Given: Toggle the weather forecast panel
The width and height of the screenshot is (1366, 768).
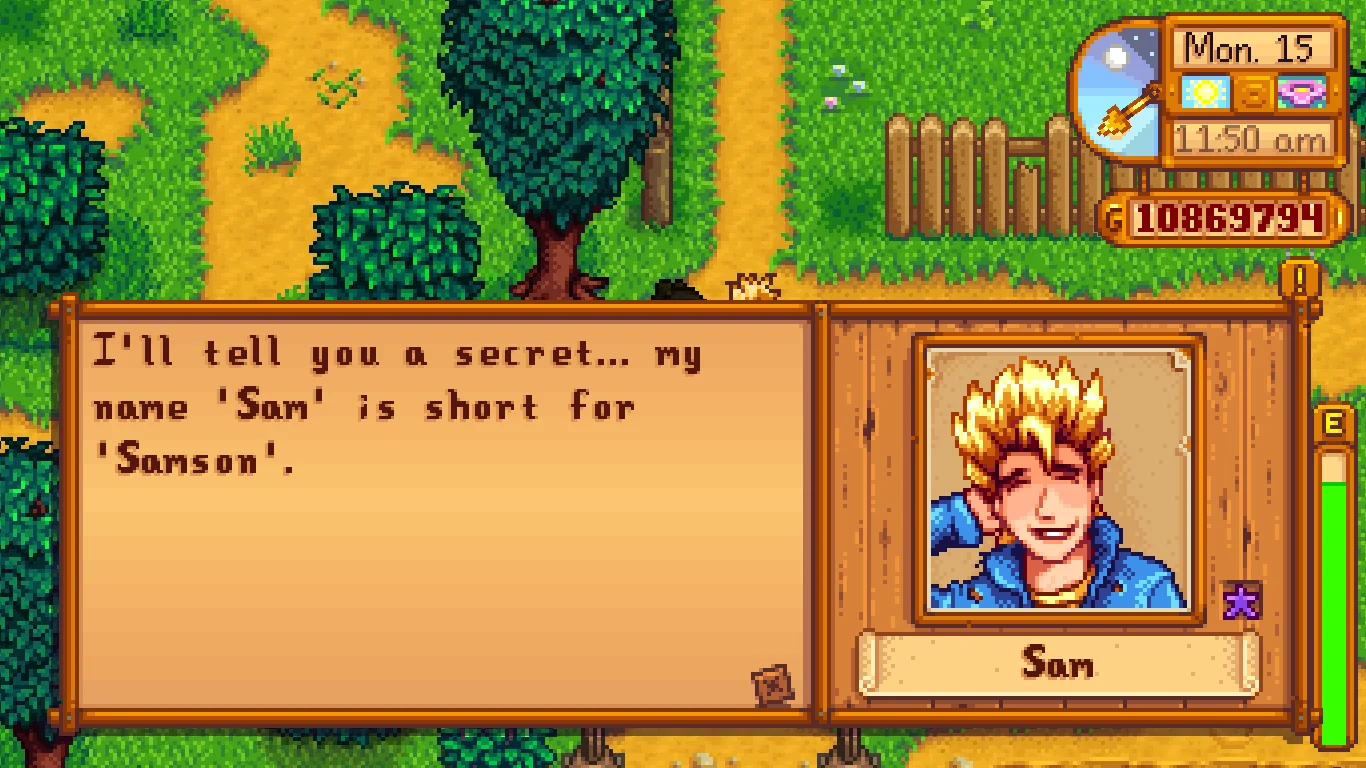Looking at the screenshot, I should 1205,92.
